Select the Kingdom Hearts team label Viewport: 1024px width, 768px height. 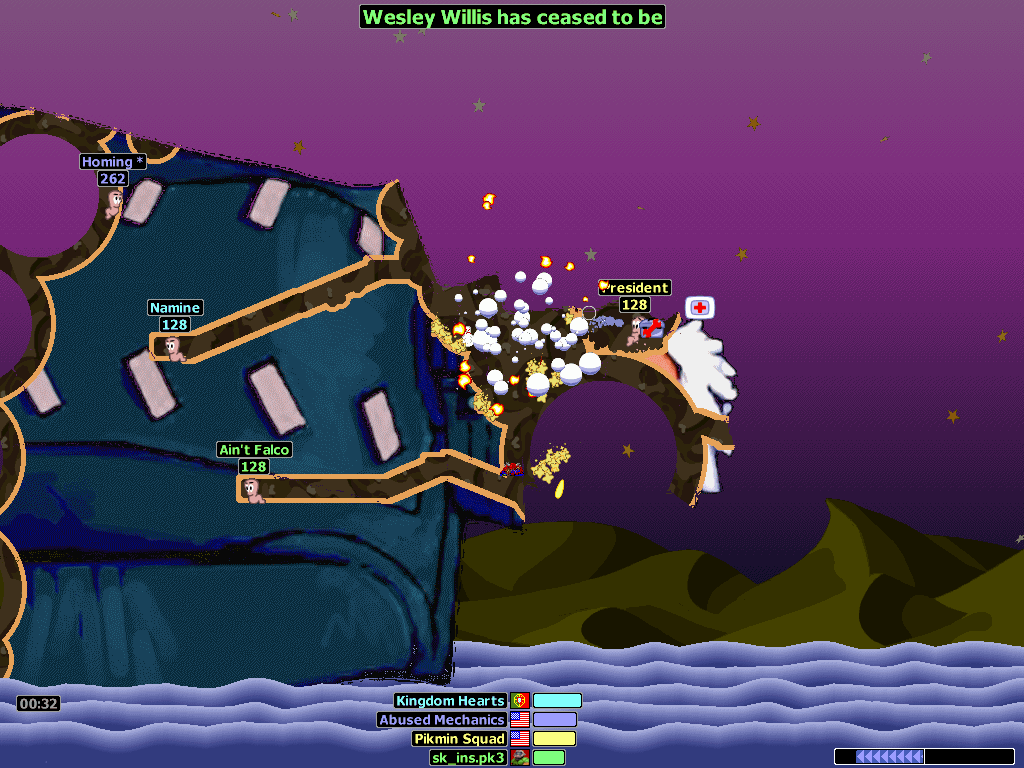450,701
